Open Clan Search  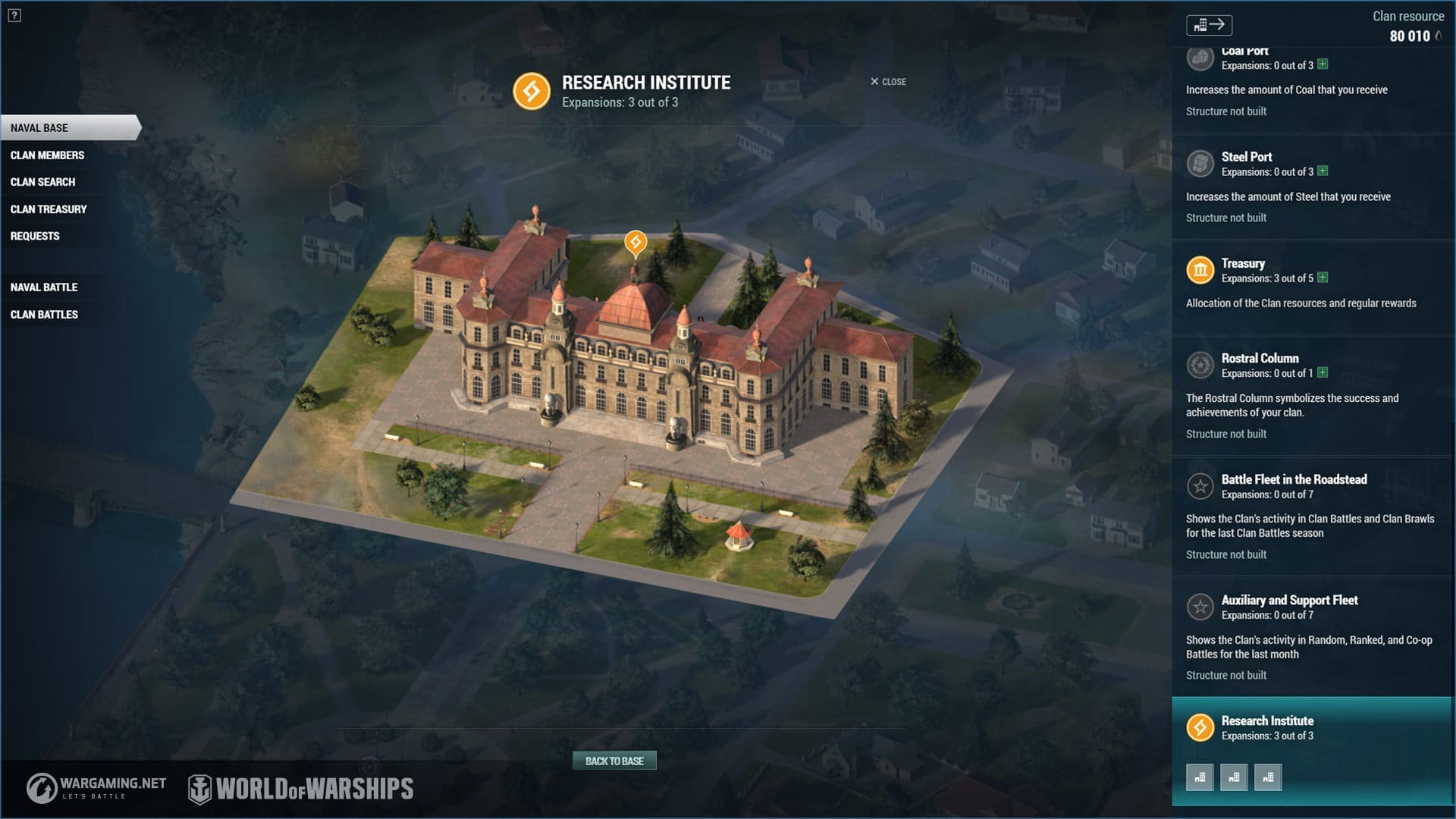(42, 182)
